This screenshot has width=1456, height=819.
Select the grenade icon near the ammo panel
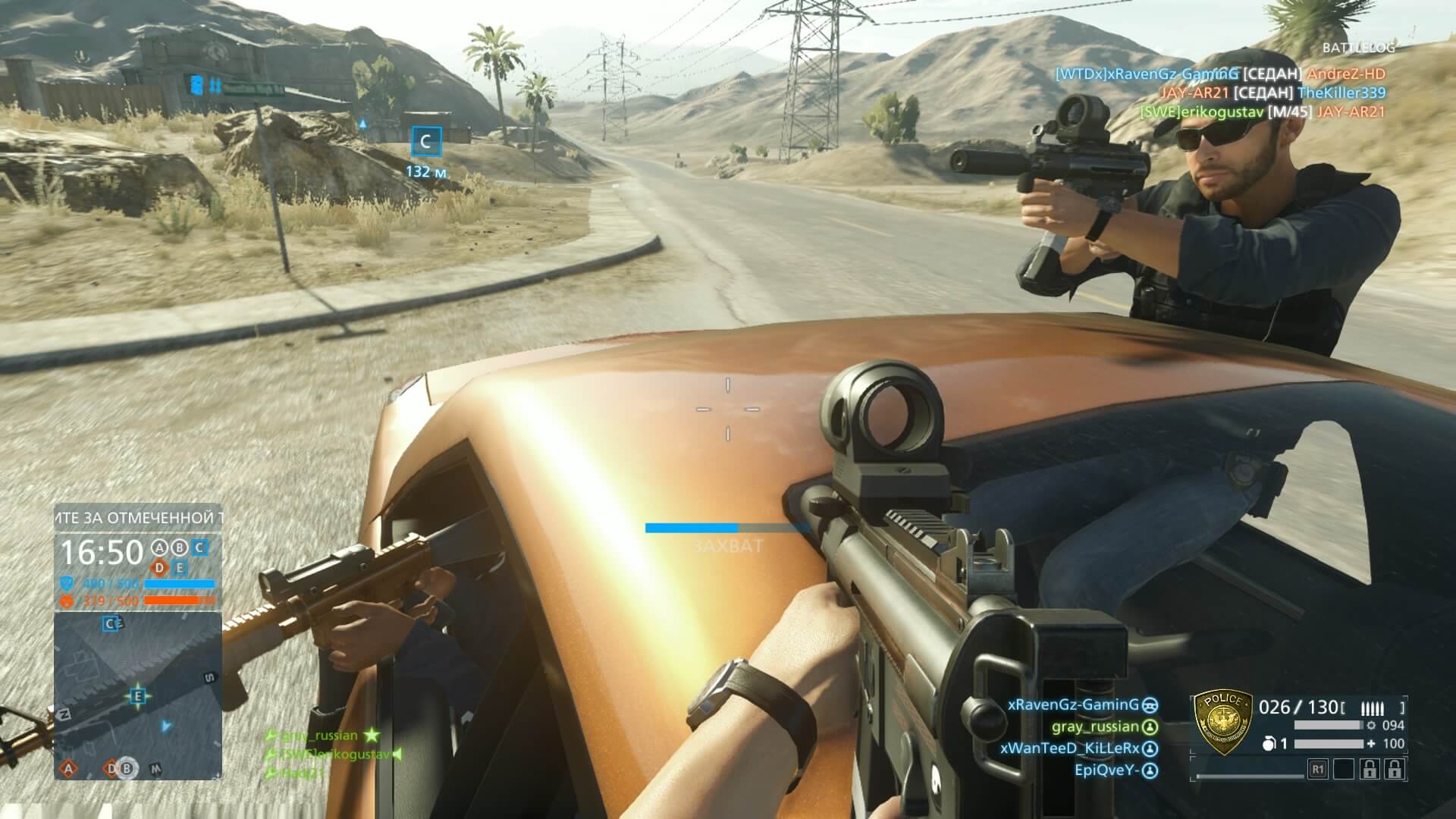[1269, 743]
